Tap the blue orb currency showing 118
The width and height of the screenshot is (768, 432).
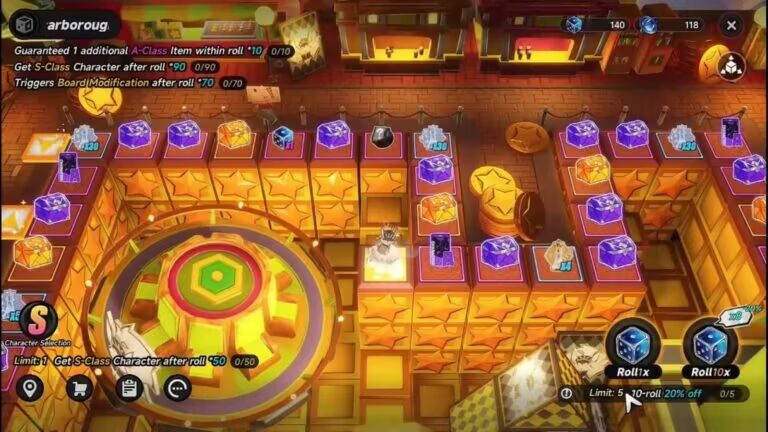671,25
